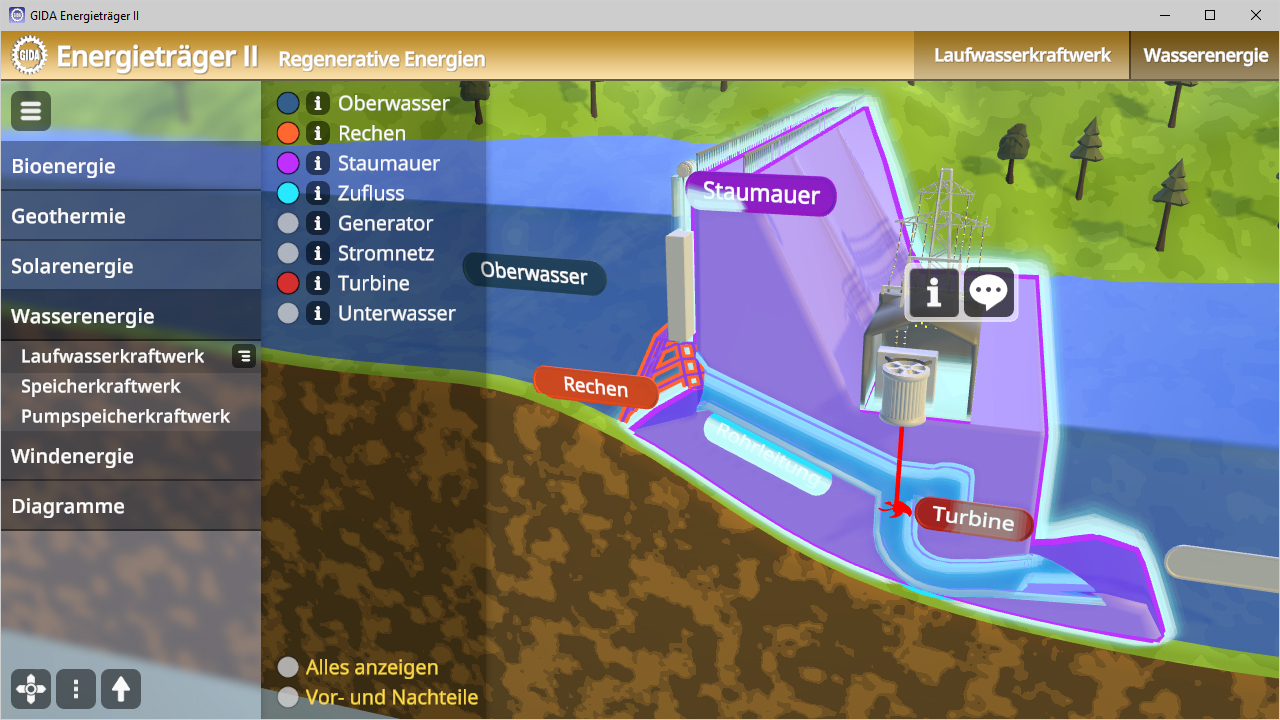Viewport: 1280px width, 720px height.
Task: Open the vertical dots options icon at bottom
Action: [x=75, y=689]
